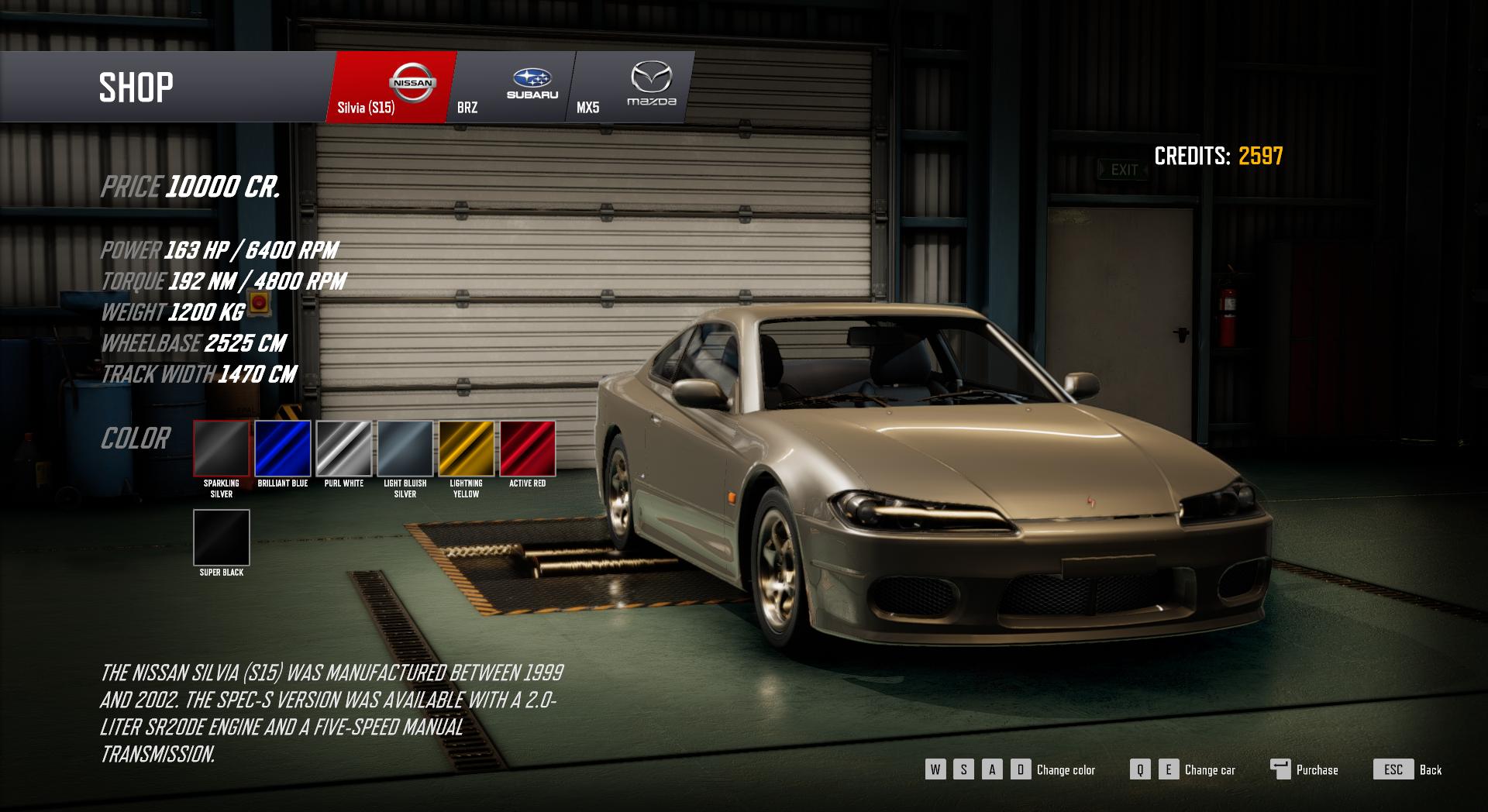Switch to the Subaru BRZ tab
The width and height of the screenshot is (1488, 812).
tap(511, 88)
